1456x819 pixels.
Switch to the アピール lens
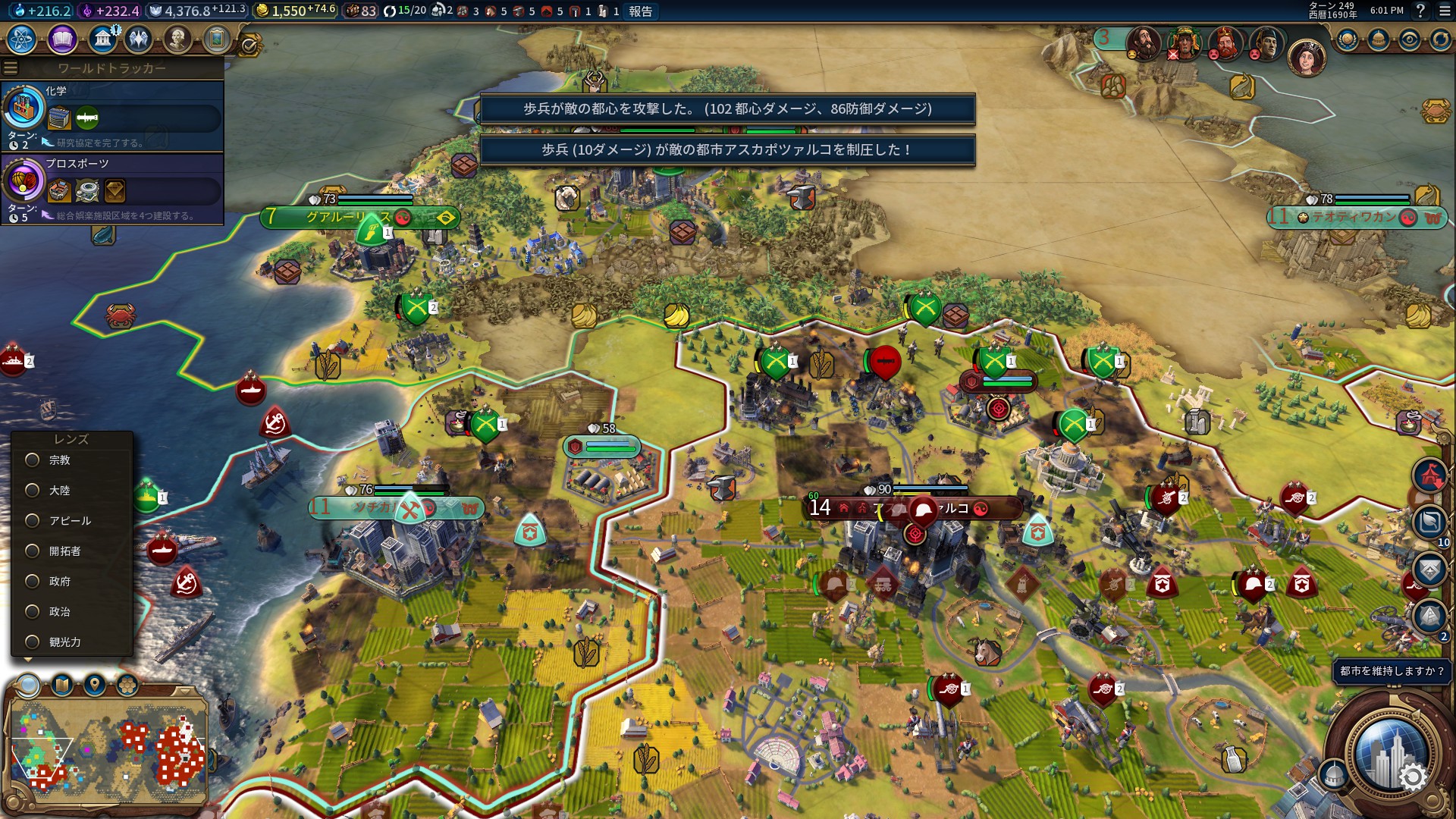(x=33, y=521)
